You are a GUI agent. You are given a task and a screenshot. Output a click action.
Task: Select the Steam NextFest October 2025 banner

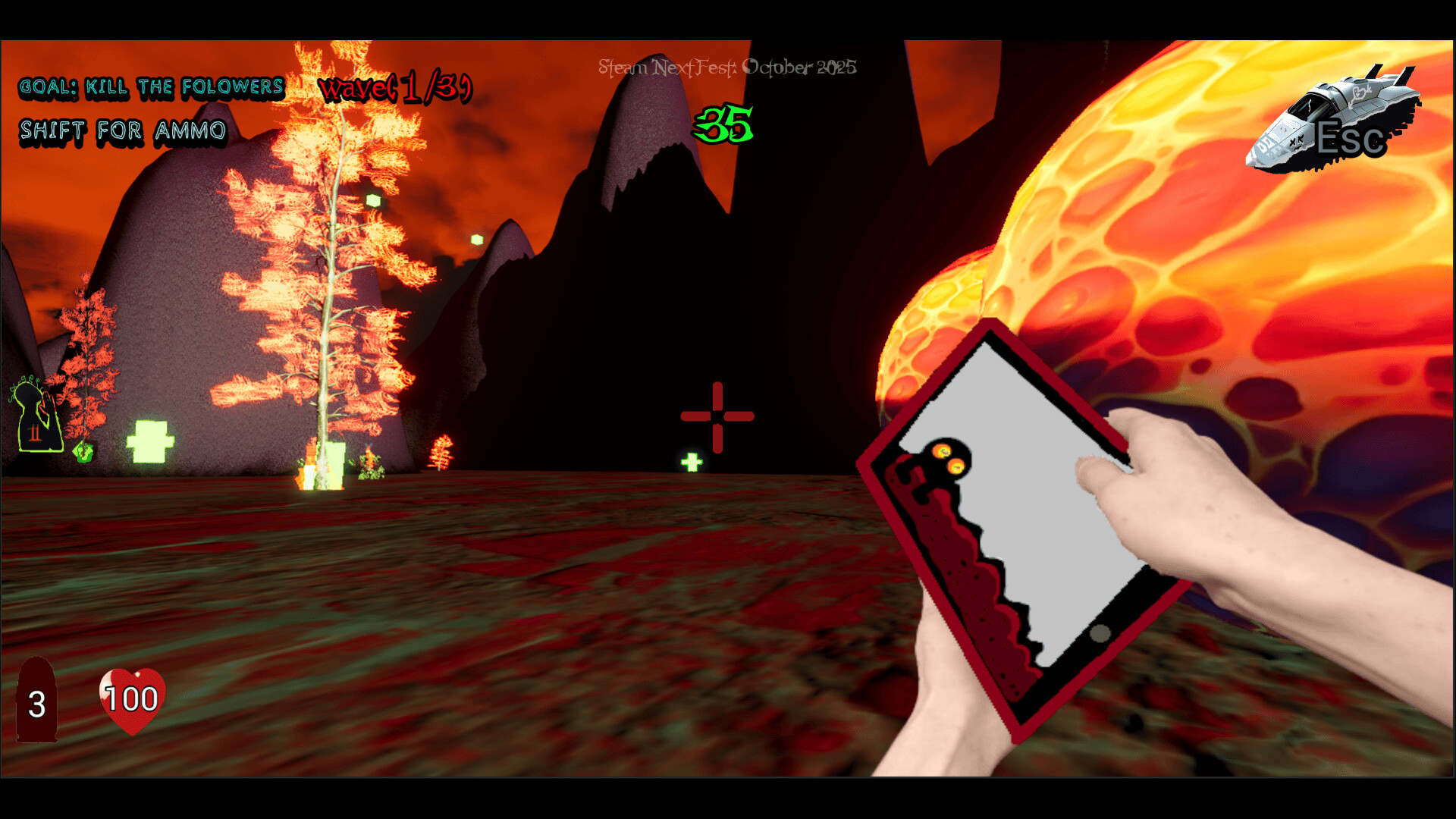[726, 67]
